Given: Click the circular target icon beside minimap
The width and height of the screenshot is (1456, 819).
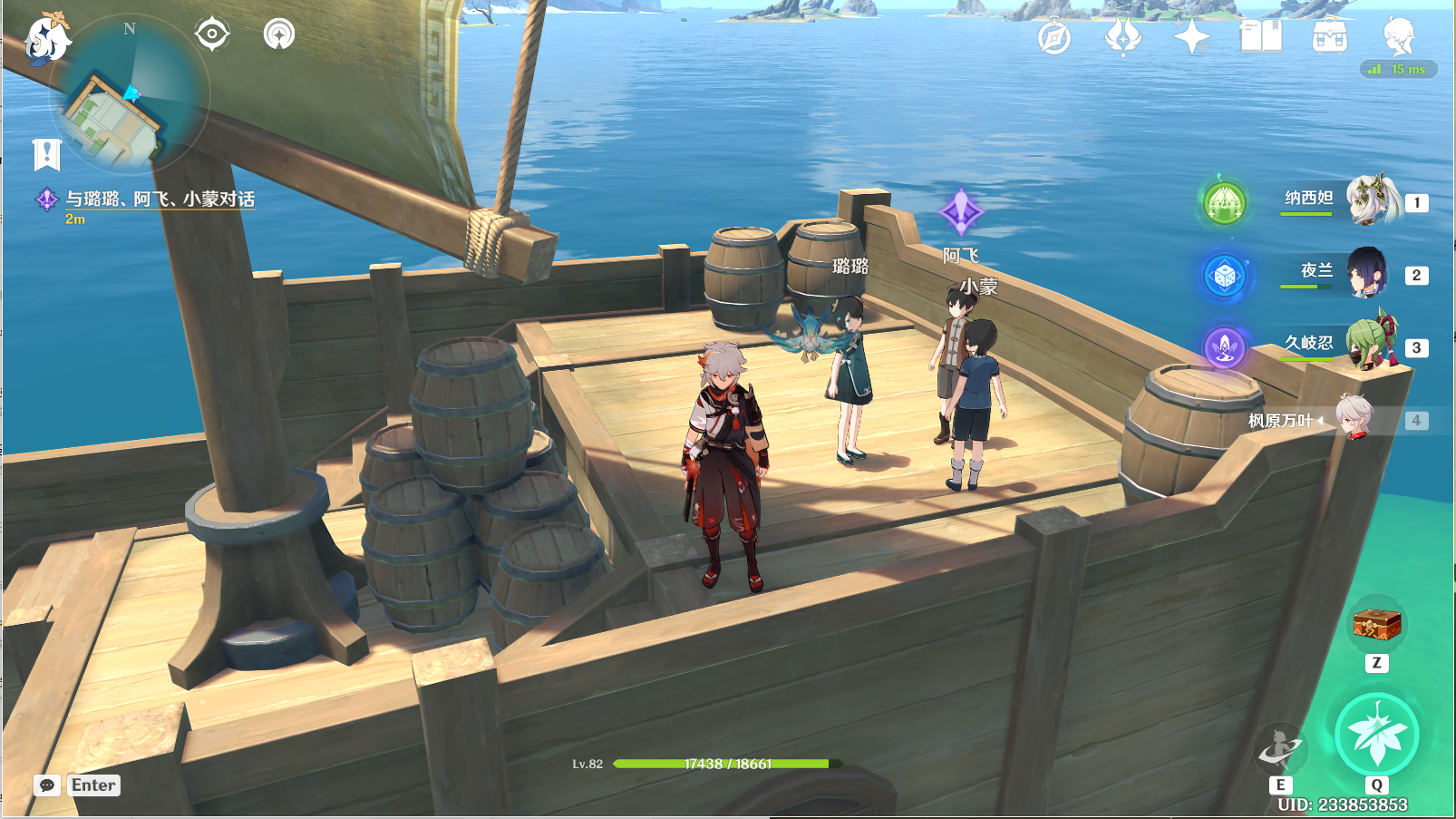Looking at the screenshot, I should click(x=212, y=34).
